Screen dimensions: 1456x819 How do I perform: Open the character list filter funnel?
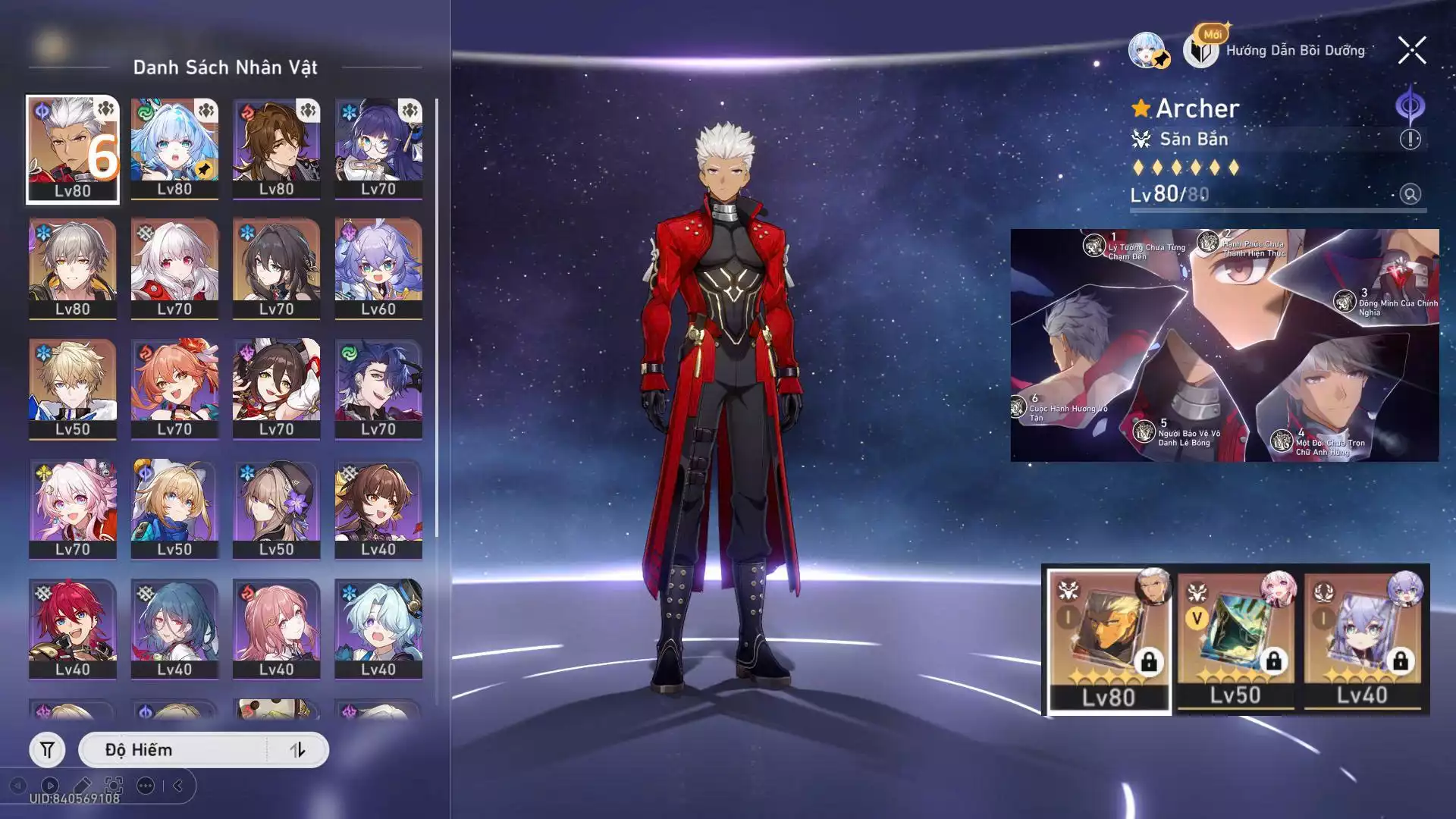pos(47,750)
